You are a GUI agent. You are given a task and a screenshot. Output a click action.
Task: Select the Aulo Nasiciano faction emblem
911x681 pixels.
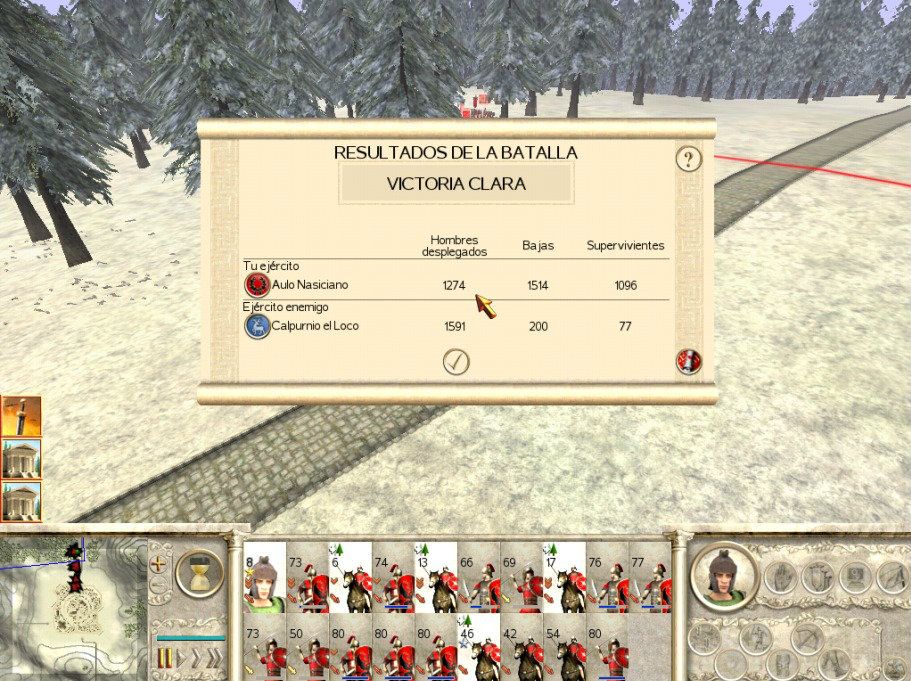tap(257, 286)
